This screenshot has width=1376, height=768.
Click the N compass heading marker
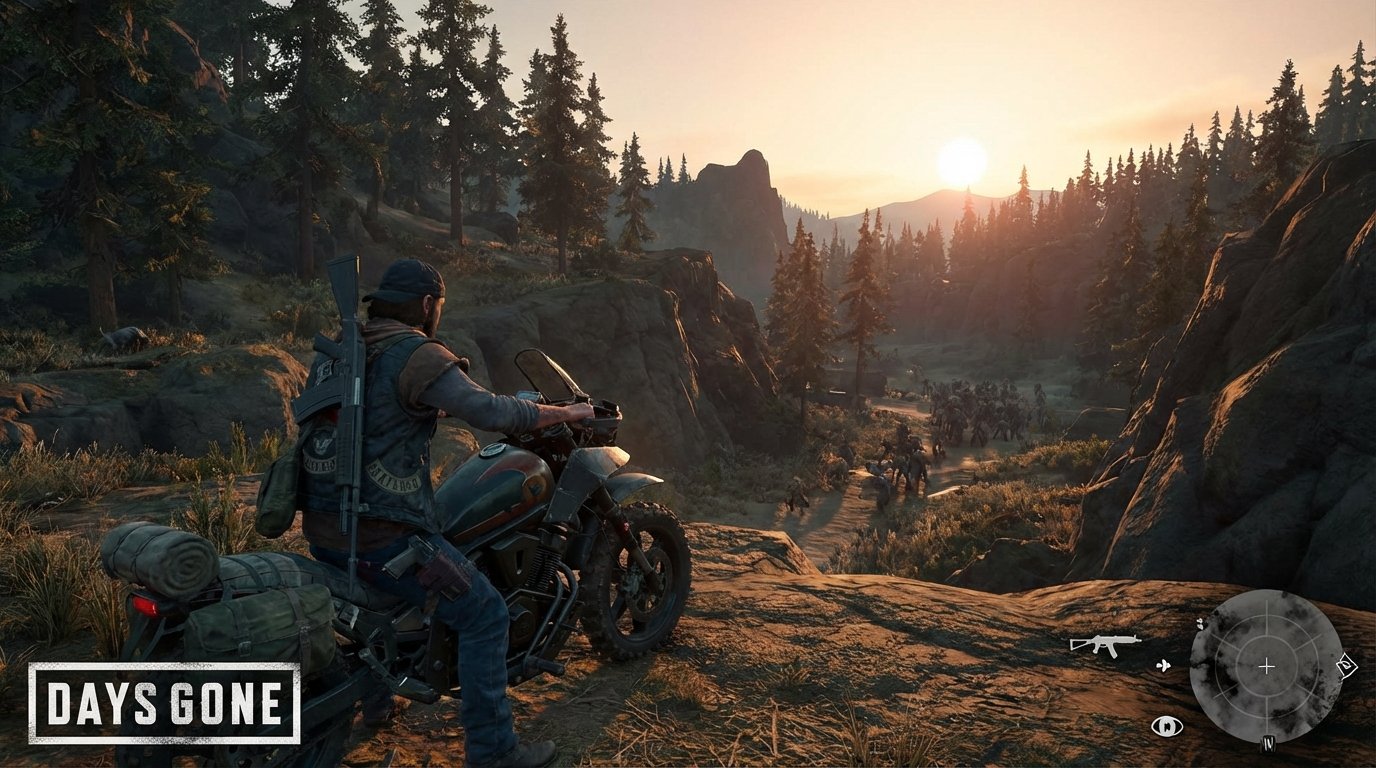(1268, 743)
